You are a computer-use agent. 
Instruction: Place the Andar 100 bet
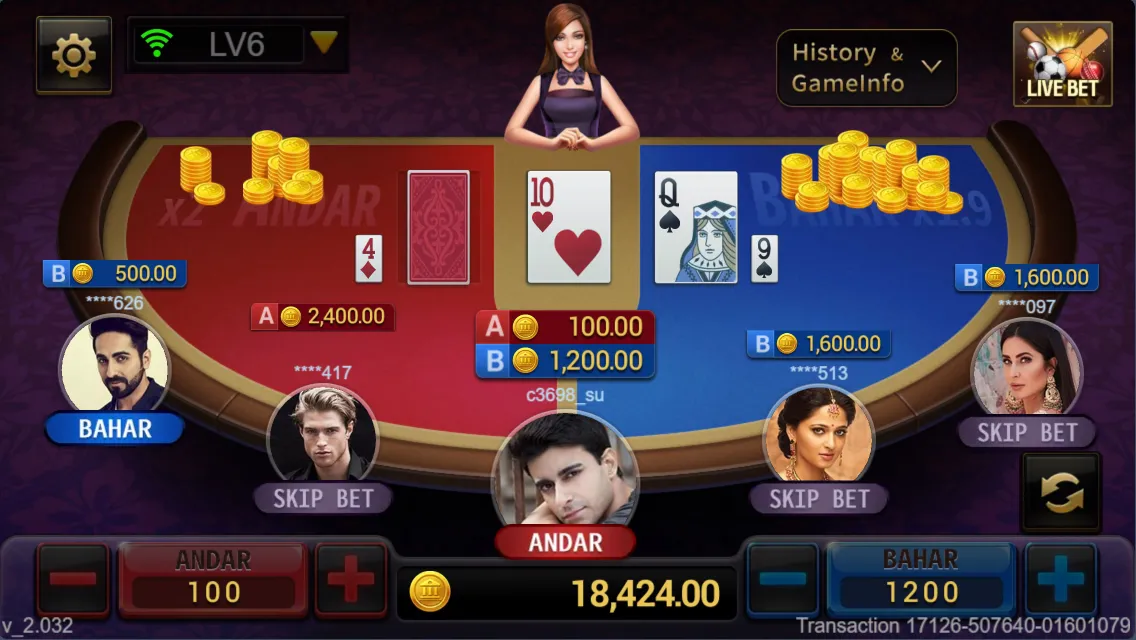[213, 579]
